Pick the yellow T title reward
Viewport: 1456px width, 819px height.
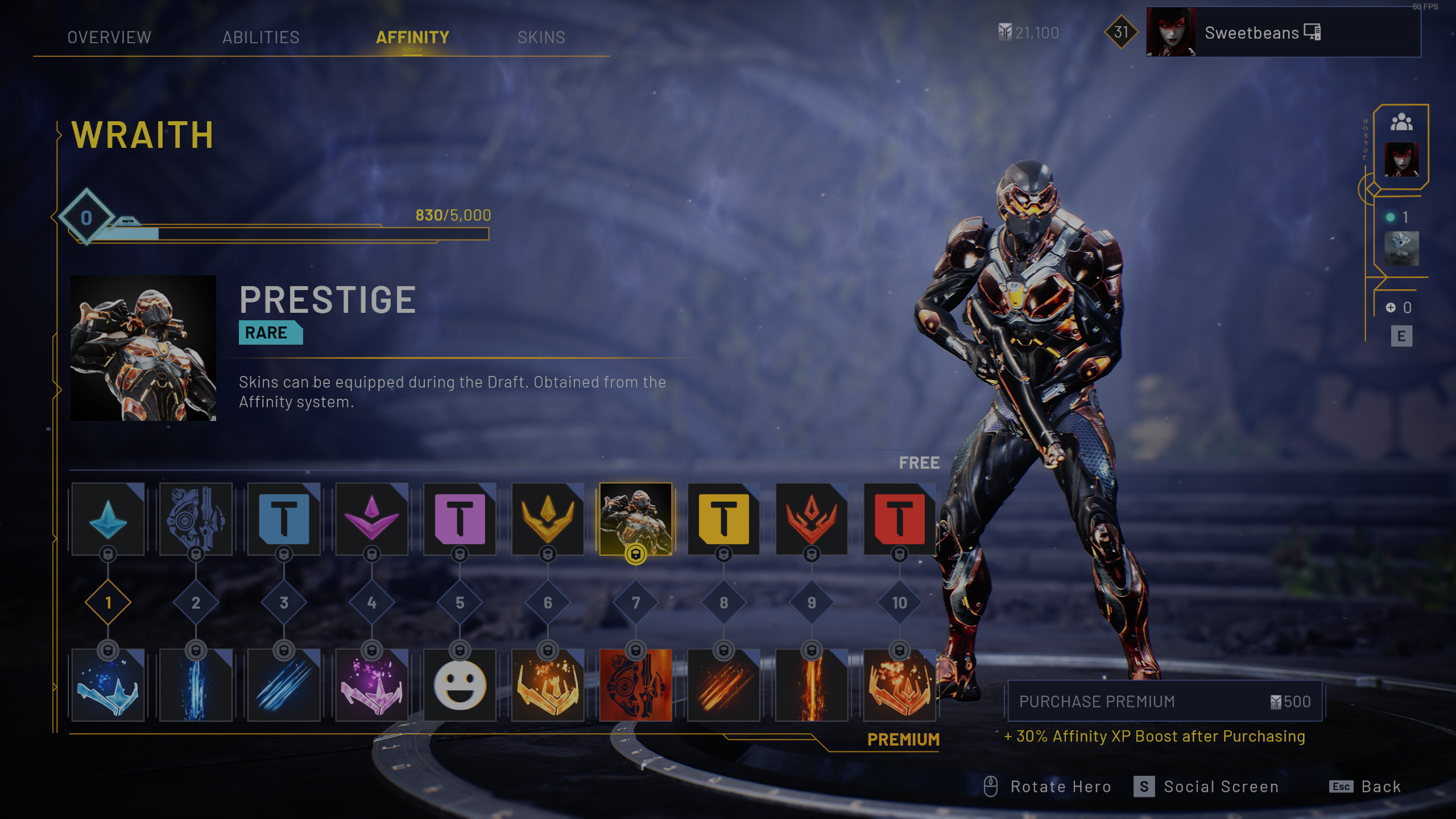(723, 518)
